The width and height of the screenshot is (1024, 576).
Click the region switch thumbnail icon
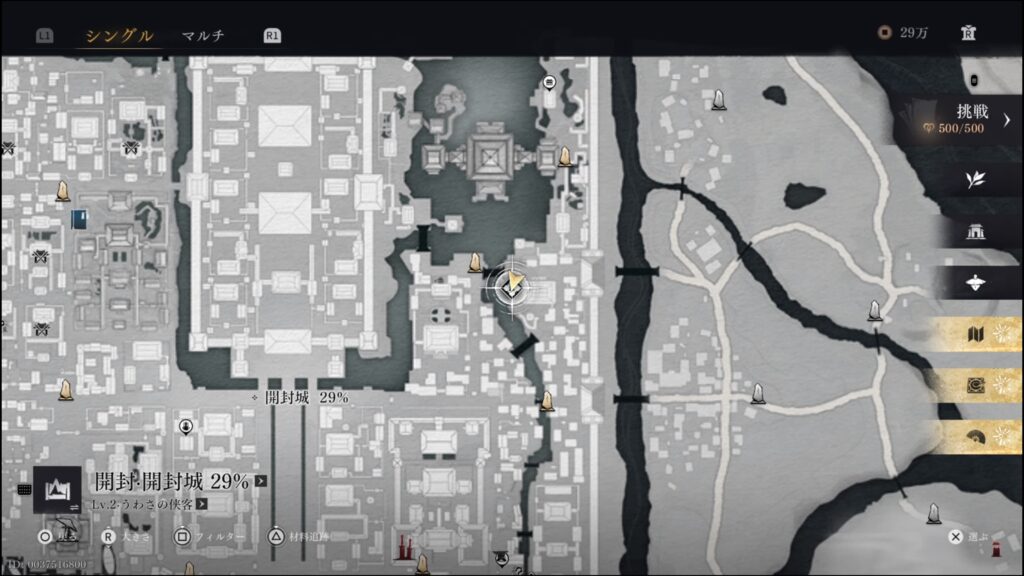click(57, 490)
